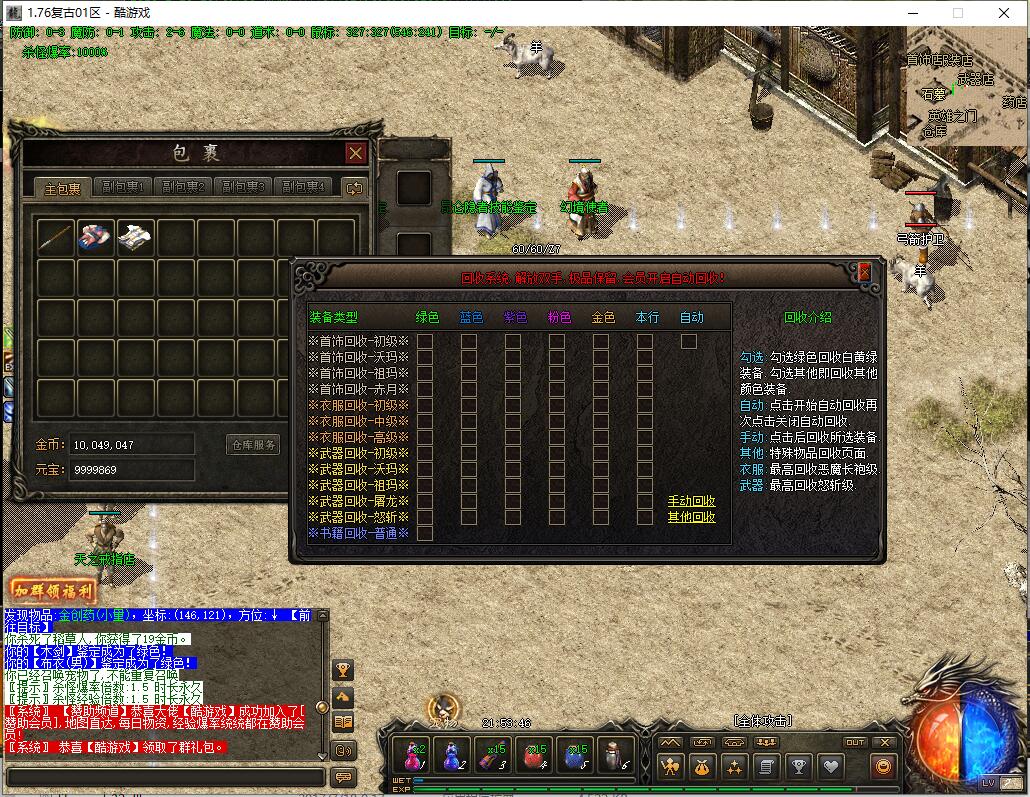
Task: Open the 其他回收 other recycling link
Action: (691, 517)
